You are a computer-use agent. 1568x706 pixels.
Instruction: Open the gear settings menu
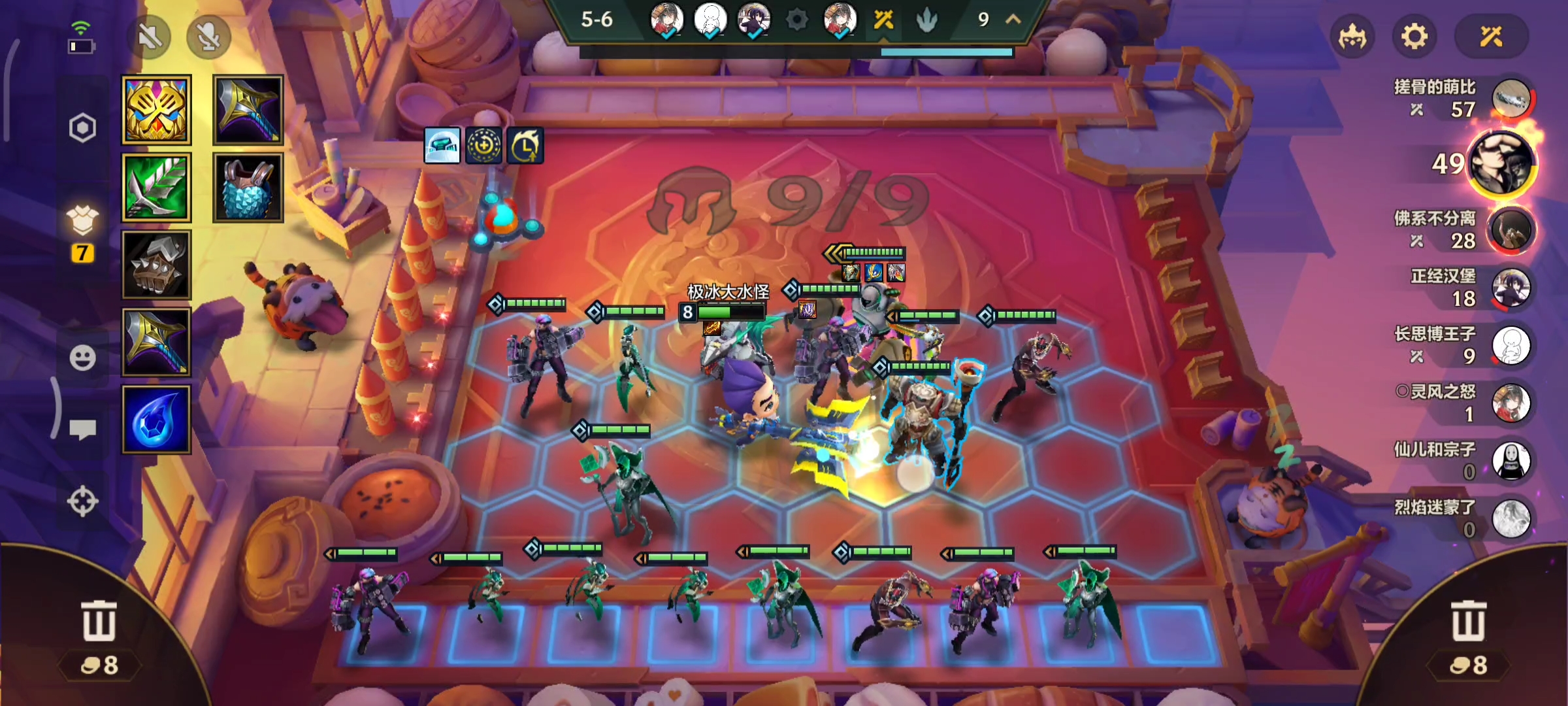1414,37
